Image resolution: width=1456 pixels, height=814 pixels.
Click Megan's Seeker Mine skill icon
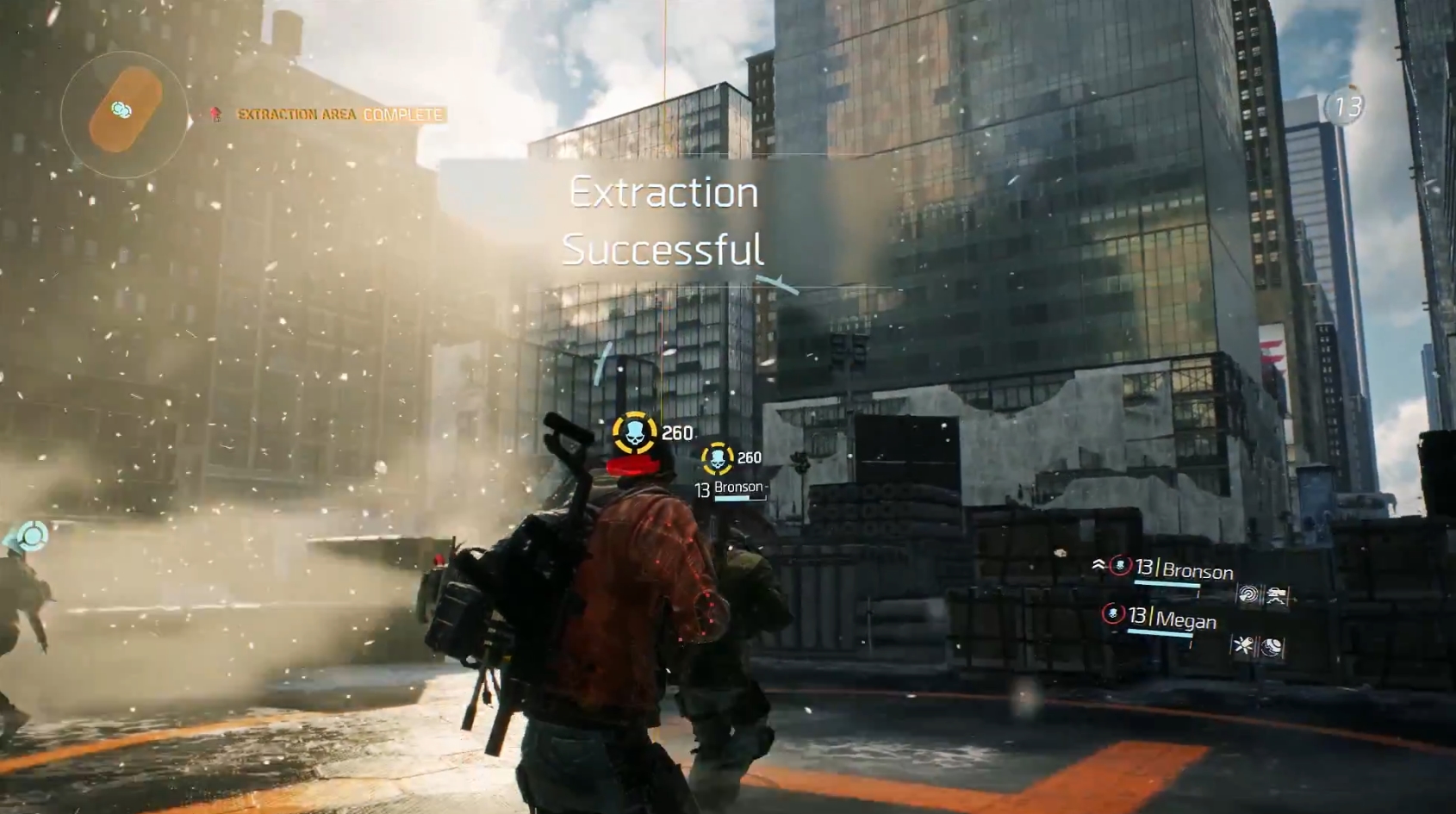[x=1273, y=645]
